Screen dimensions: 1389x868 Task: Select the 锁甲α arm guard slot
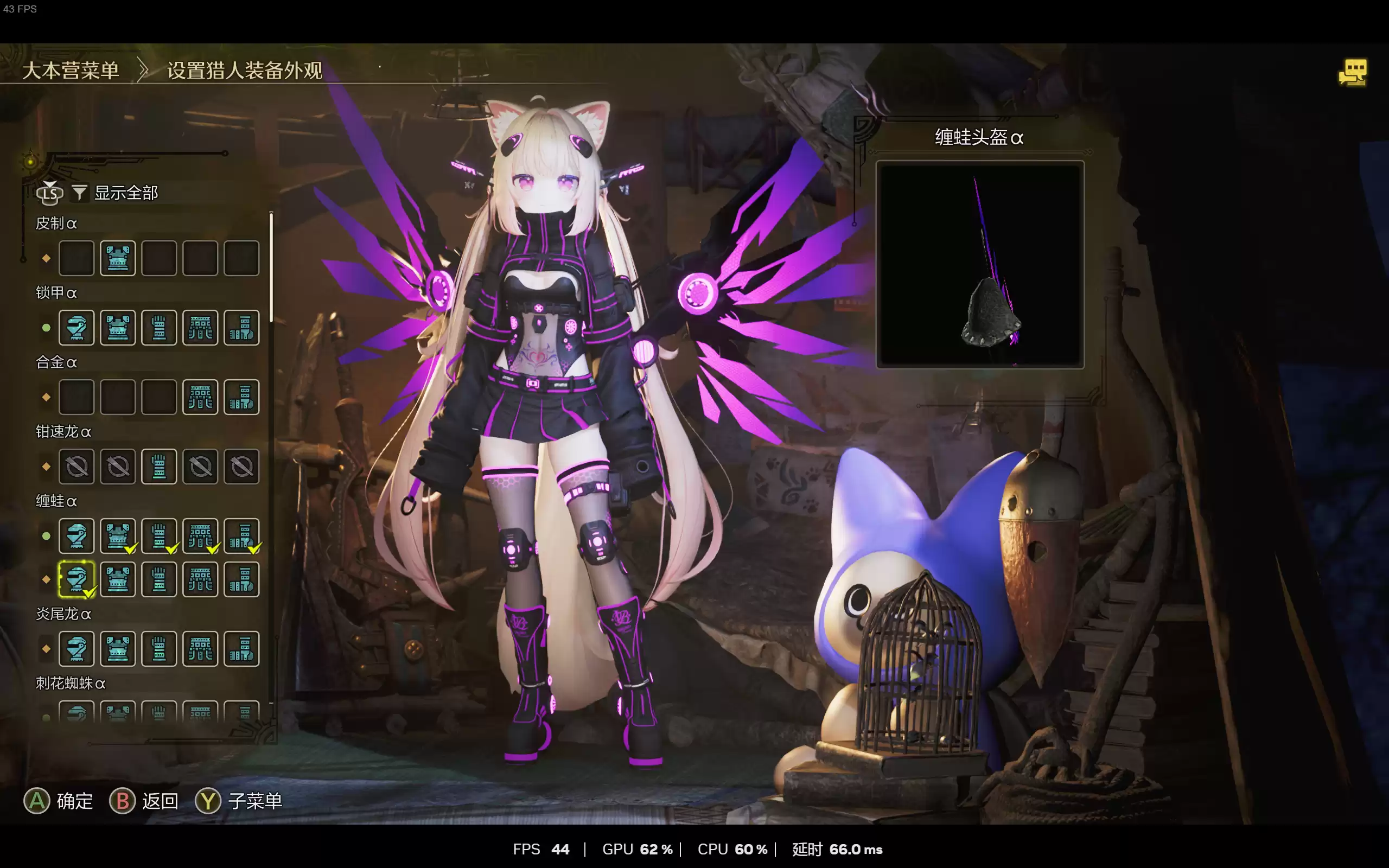159,328
